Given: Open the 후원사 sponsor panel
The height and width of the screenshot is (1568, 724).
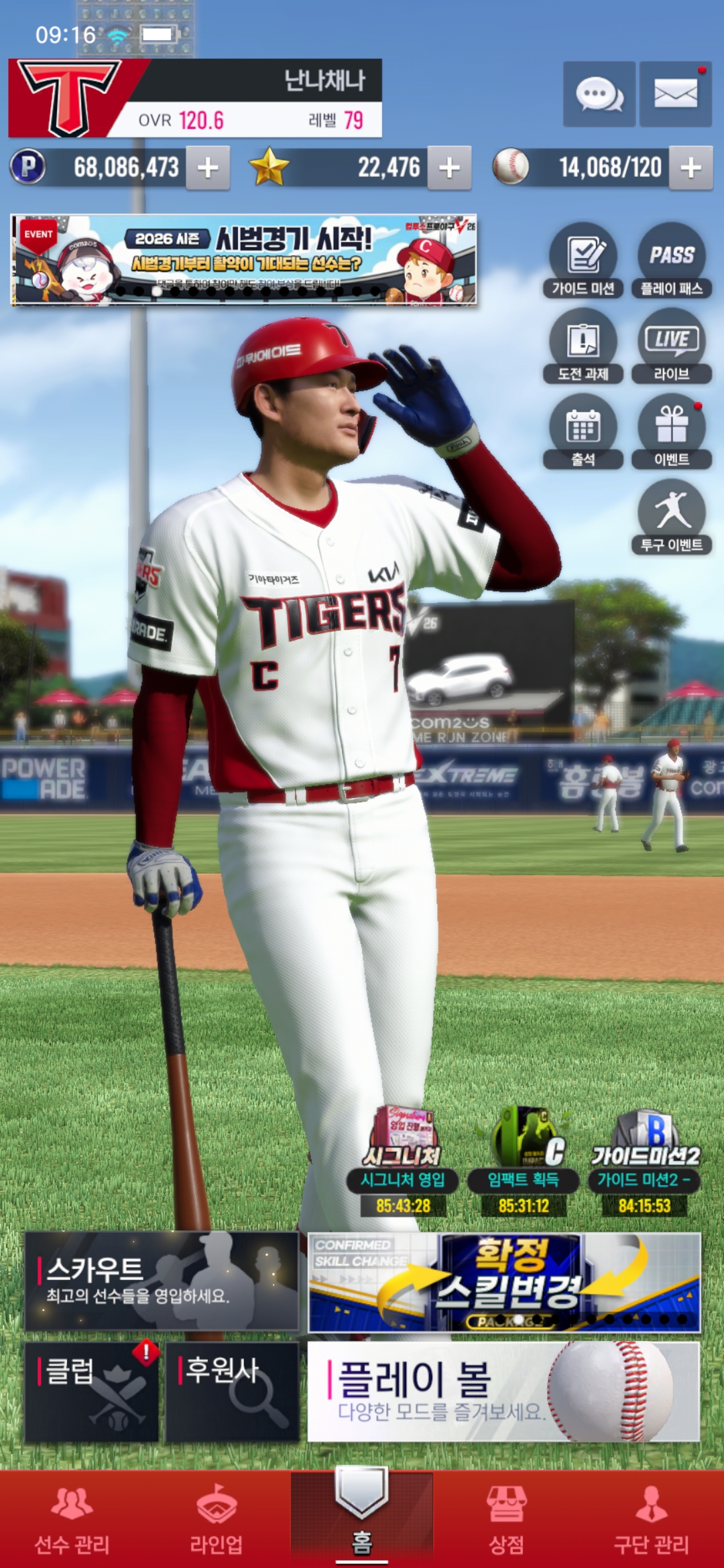Looking at the screenshot, I should click(x=232, y=1392).
